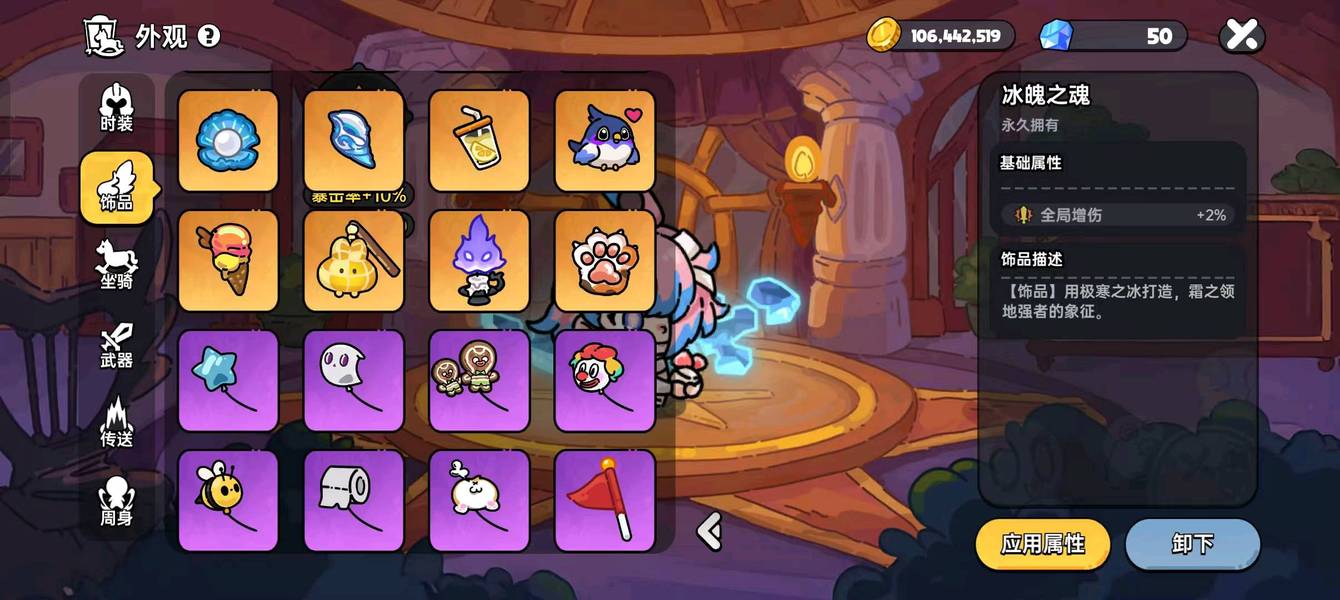The image size is (1340, 600).
Task: Select the clown balloon accessory
Action: click(605, 381)
